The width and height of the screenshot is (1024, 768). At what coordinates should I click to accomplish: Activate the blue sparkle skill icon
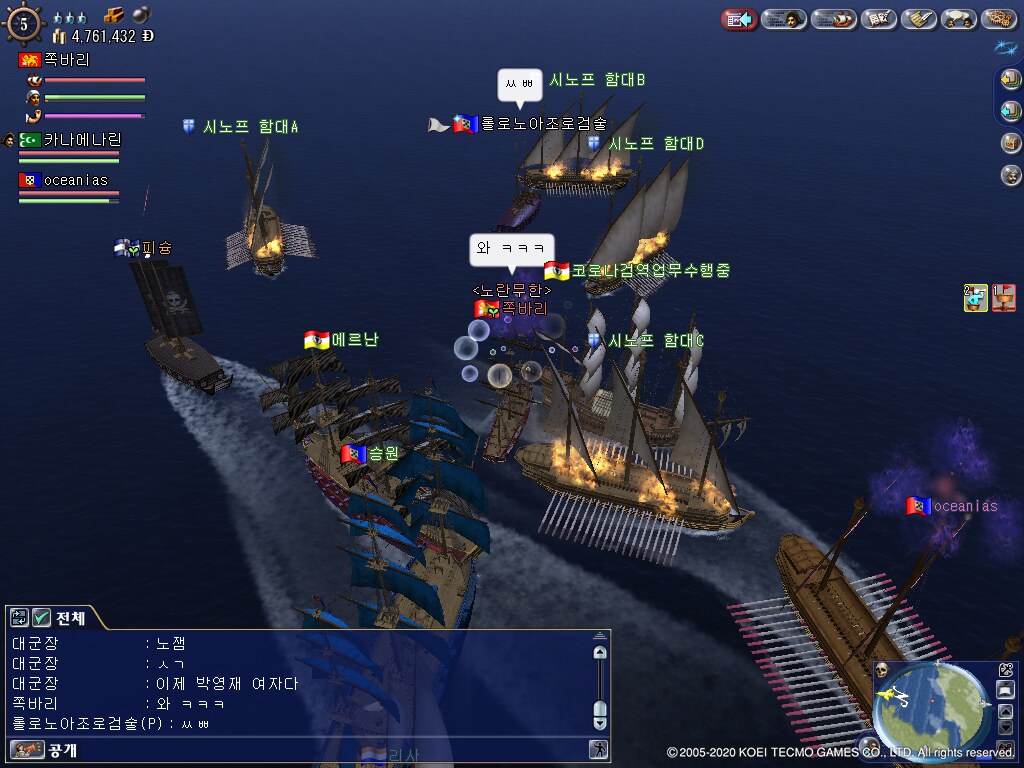1005,47
